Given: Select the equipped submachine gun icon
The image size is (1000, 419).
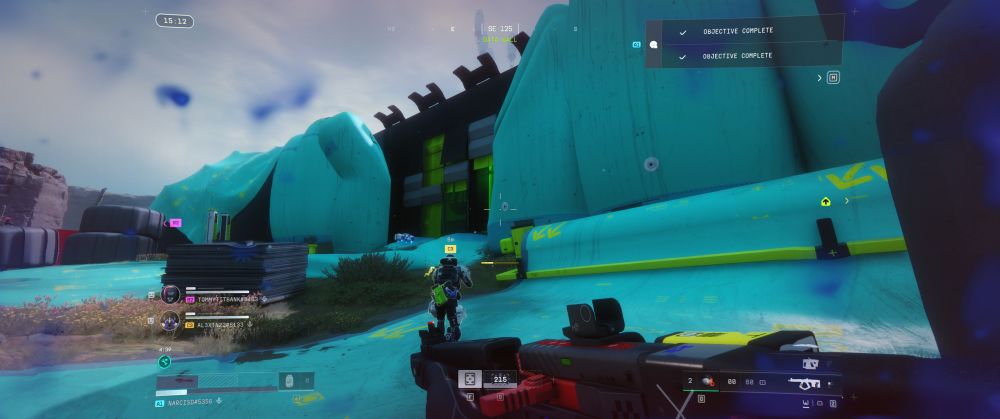Looking at the screenshot, I should point(804,383).
